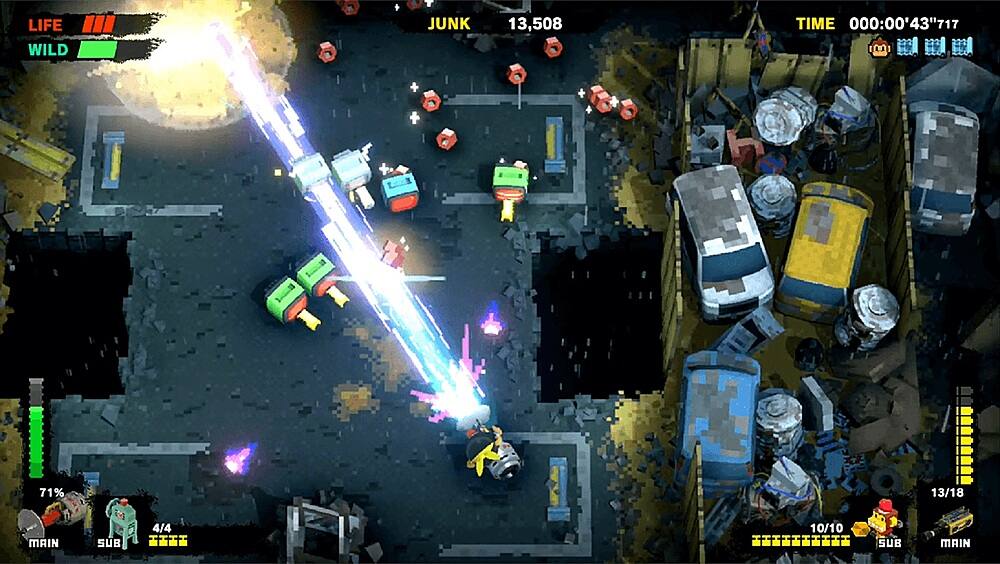Choose the teal robot sub-weapon icon

click(121, 518)
